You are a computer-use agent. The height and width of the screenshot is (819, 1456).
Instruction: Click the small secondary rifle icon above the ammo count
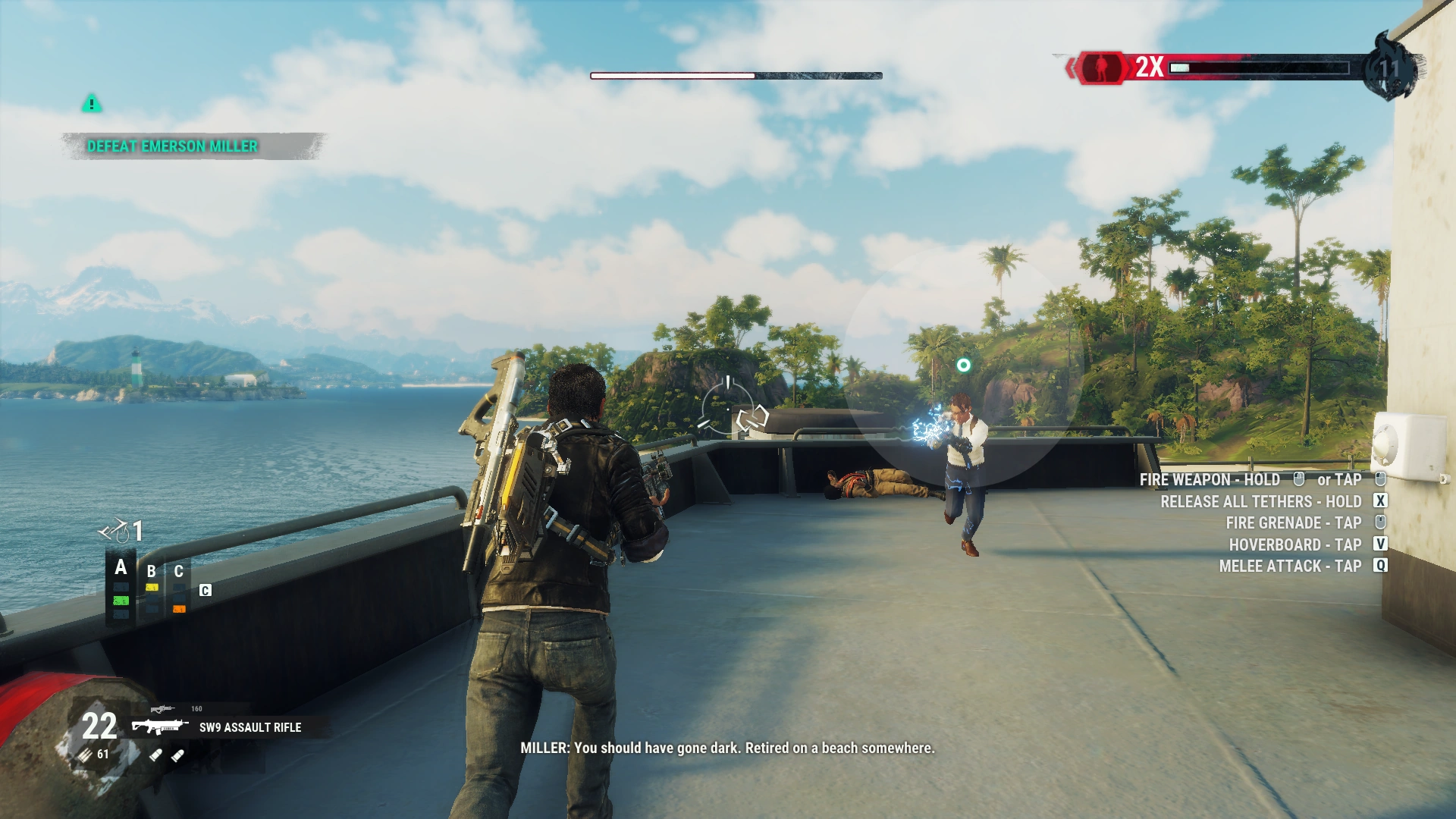pyautogui.click(x=164, y=708)
